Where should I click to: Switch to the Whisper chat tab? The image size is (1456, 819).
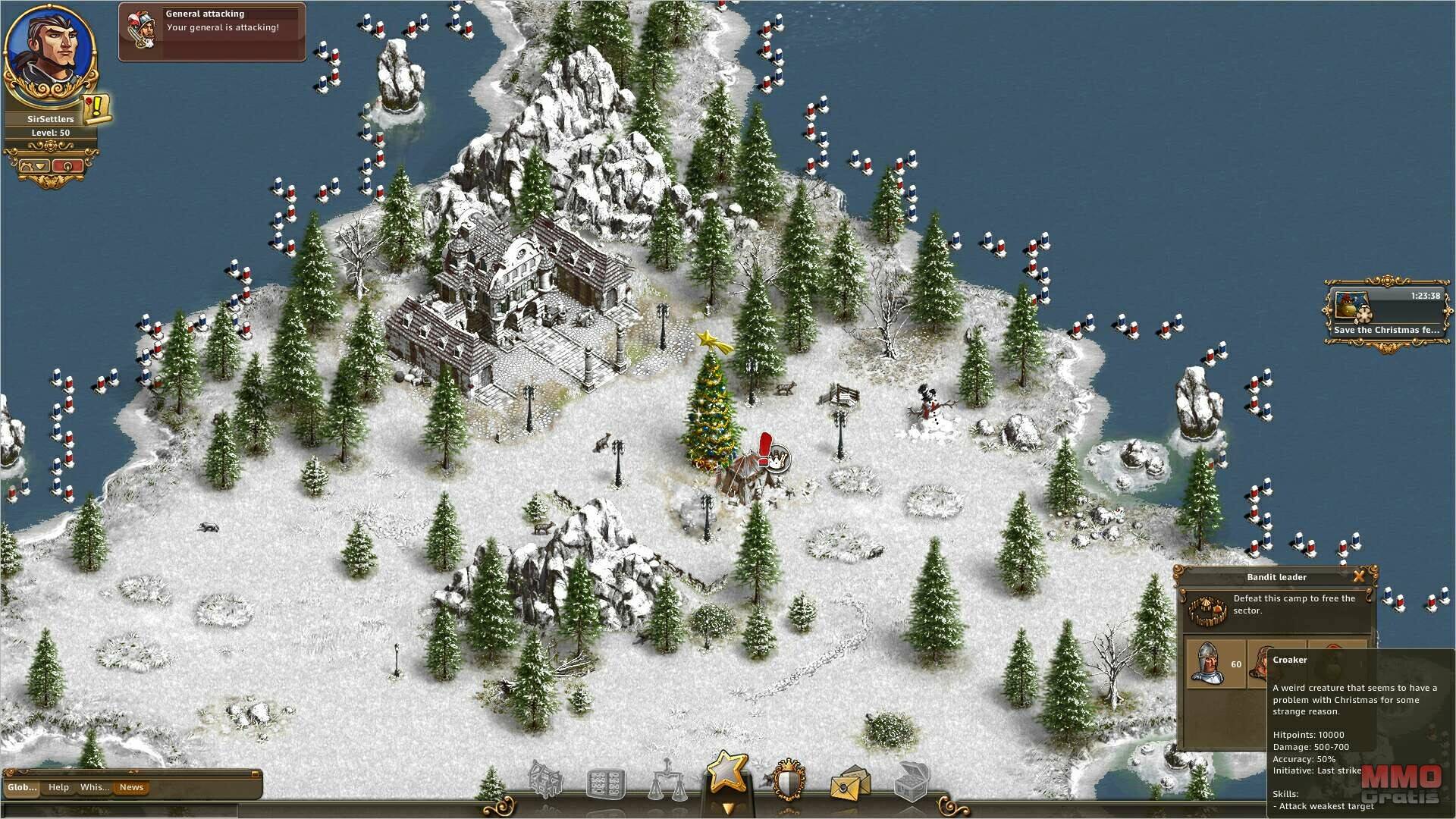pos(95,787)
